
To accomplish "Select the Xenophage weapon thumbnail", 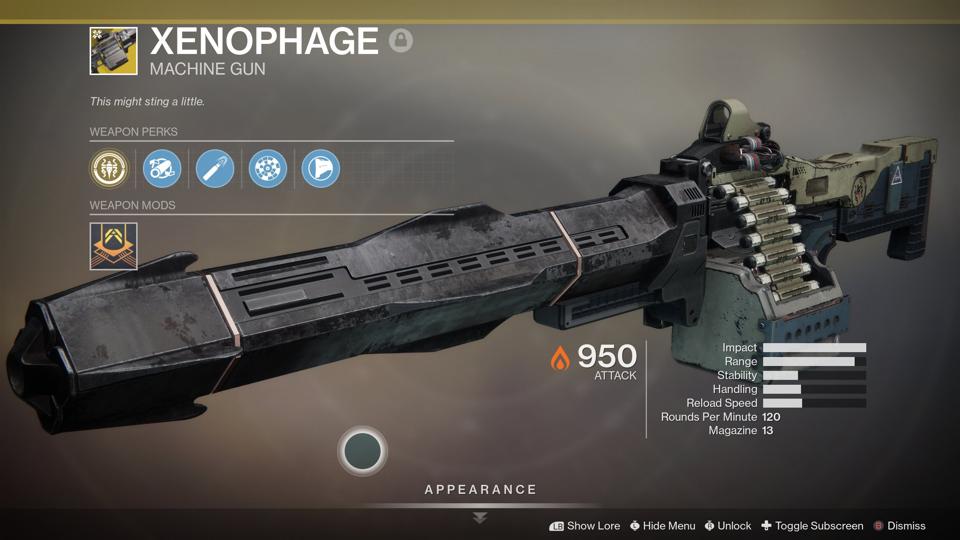I will click(x=113, y=51).
